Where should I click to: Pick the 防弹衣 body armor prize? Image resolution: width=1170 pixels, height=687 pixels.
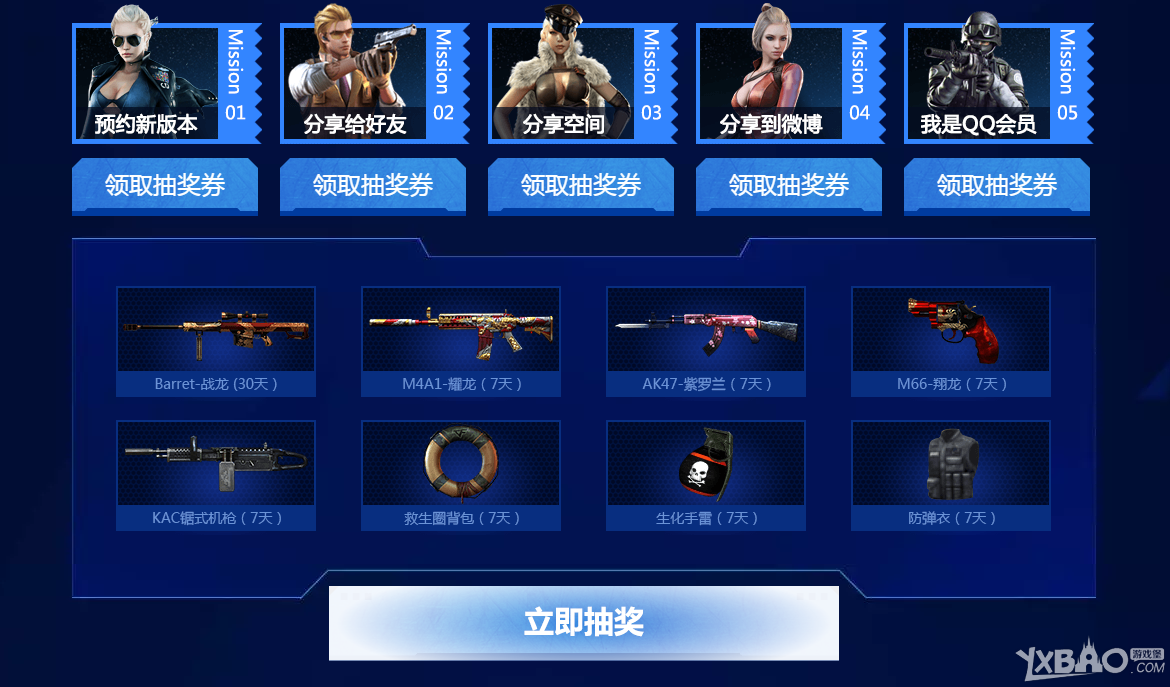coord(951,475)
